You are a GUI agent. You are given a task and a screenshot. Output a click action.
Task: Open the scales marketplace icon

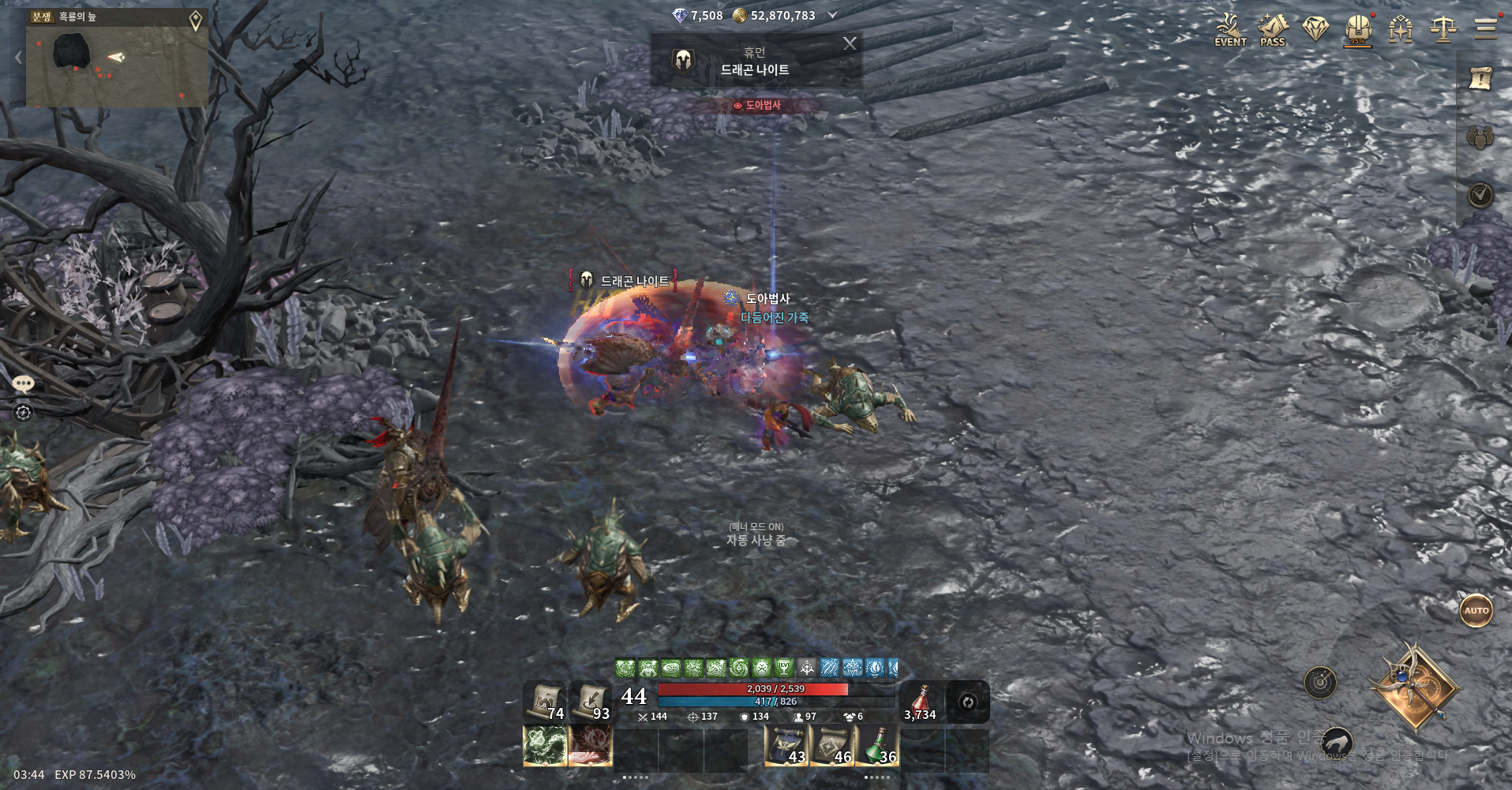click(1443, 30)
